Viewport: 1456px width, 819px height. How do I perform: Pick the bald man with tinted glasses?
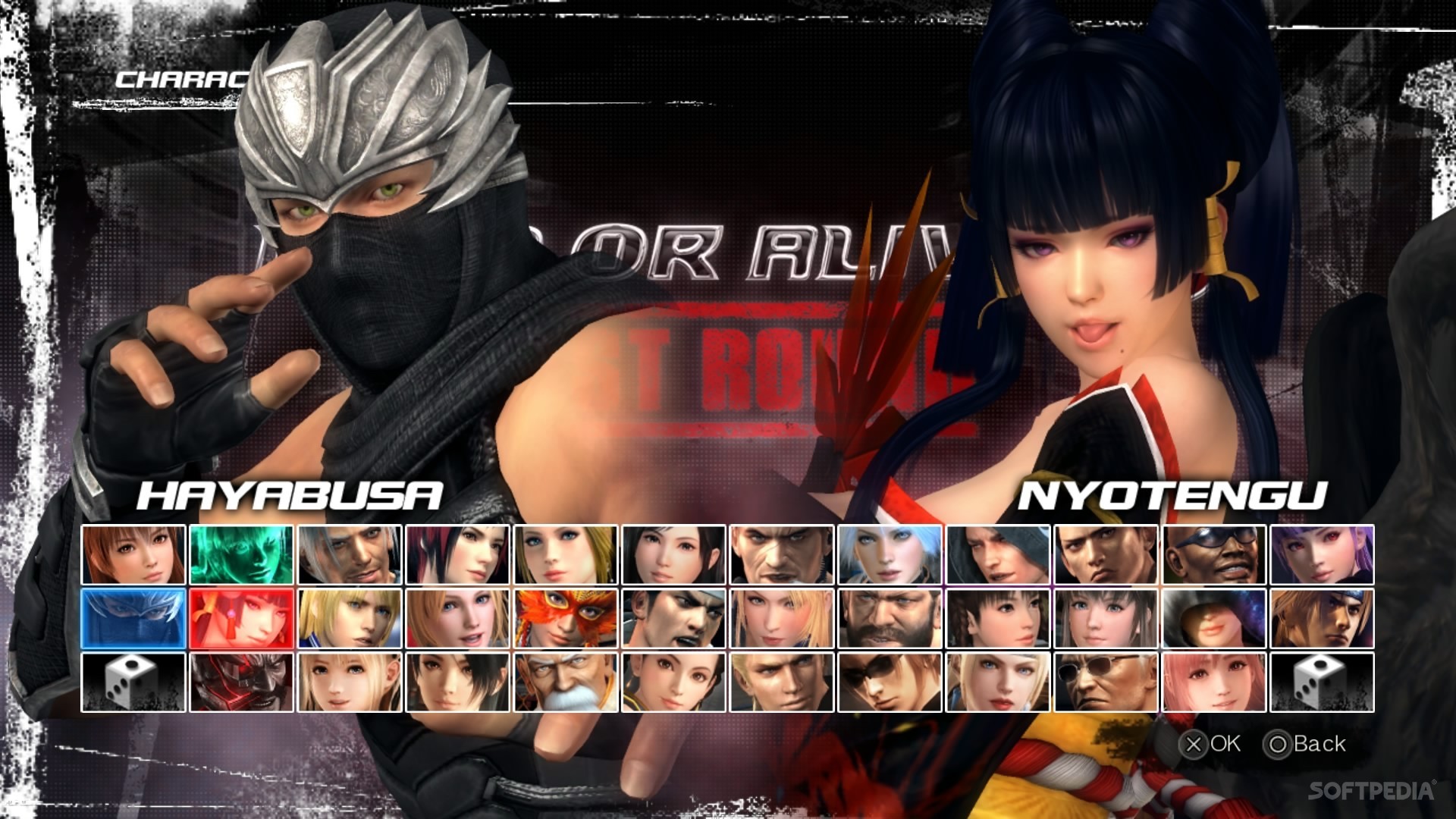pyautogui.click(x=1106, y=682)
